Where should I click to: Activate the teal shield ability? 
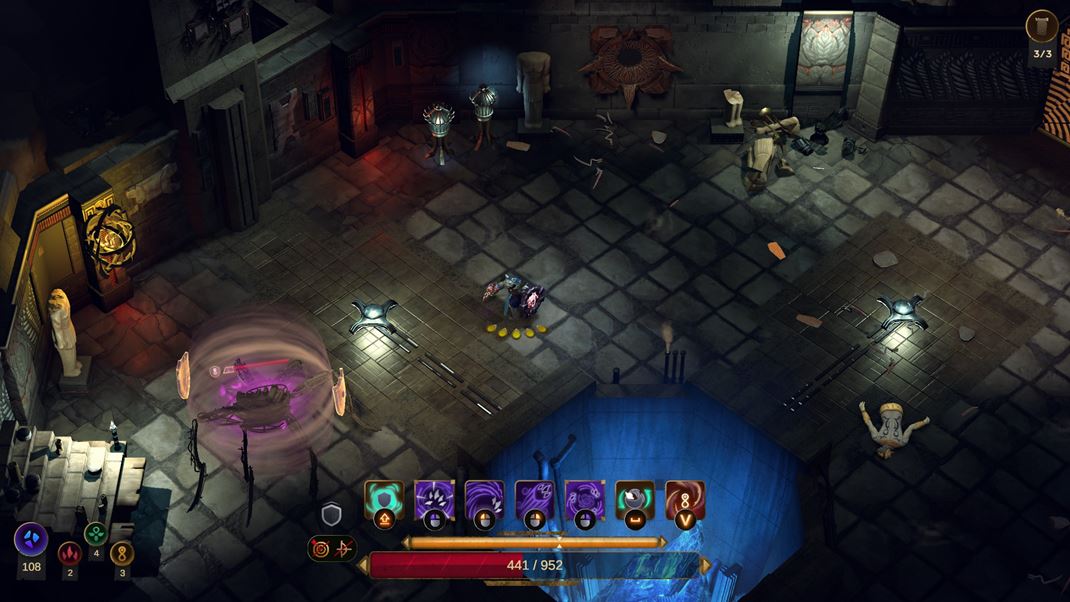click(x=384, y=499)
